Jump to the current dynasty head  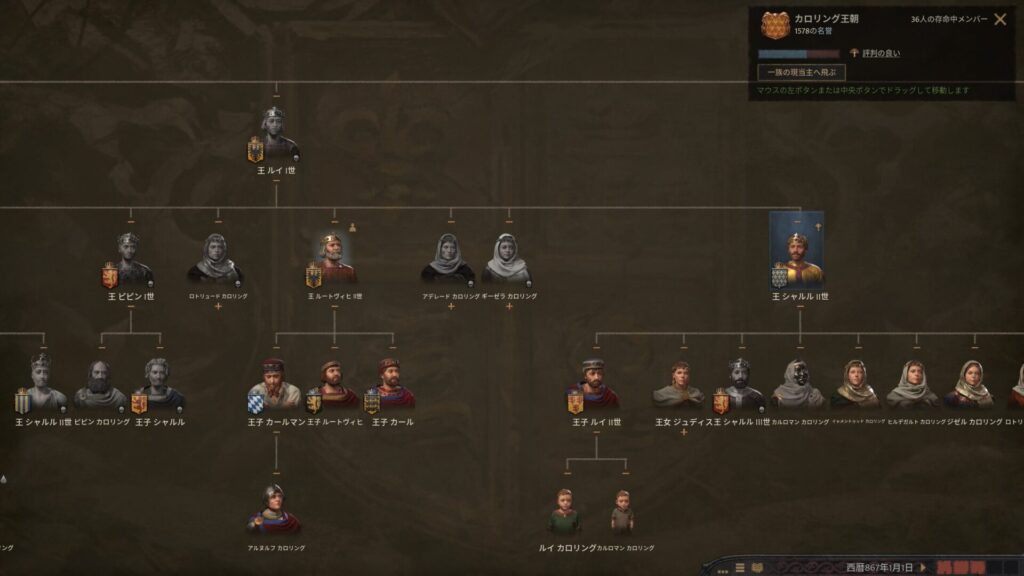802,72
